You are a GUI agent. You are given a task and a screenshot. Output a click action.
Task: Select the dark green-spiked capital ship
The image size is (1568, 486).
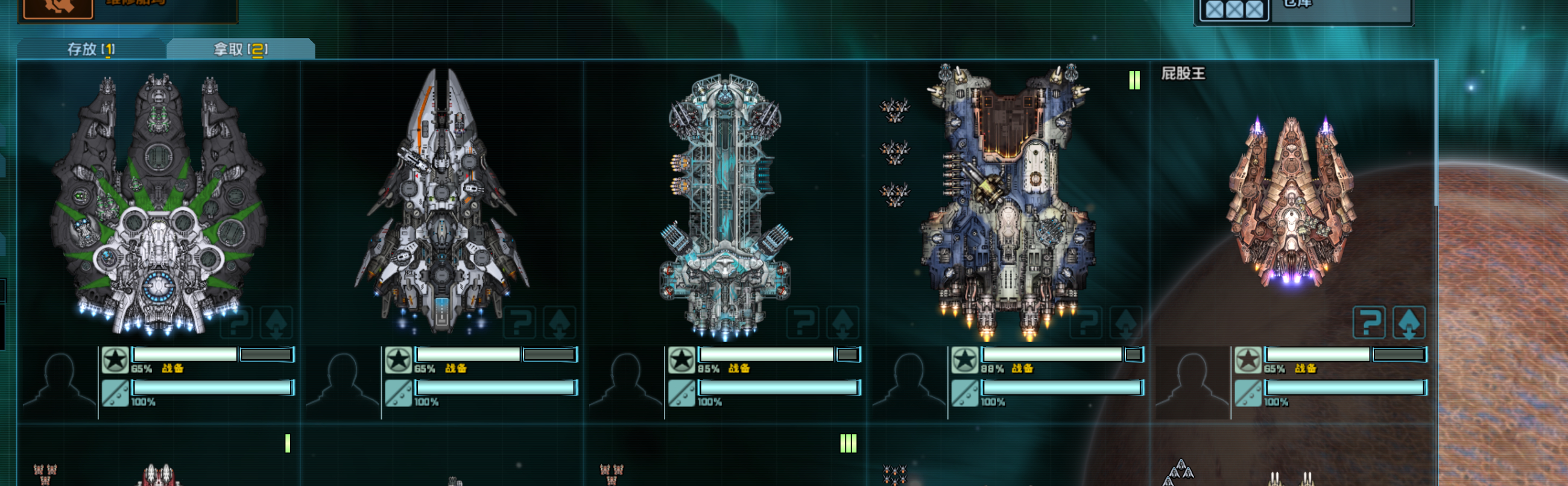point(158,204)
